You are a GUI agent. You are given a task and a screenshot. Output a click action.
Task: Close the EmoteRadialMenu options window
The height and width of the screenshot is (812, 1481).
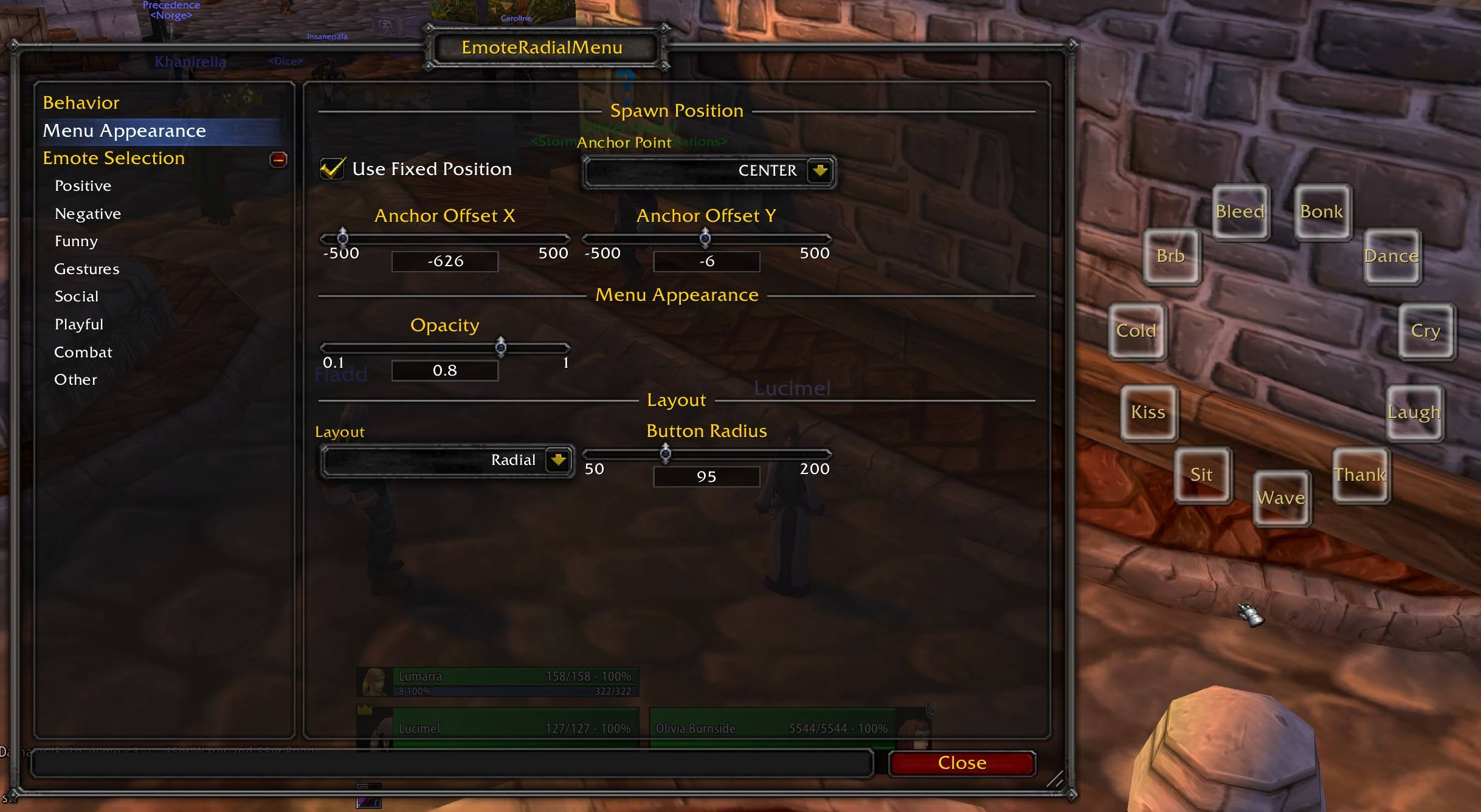[961, 763]
